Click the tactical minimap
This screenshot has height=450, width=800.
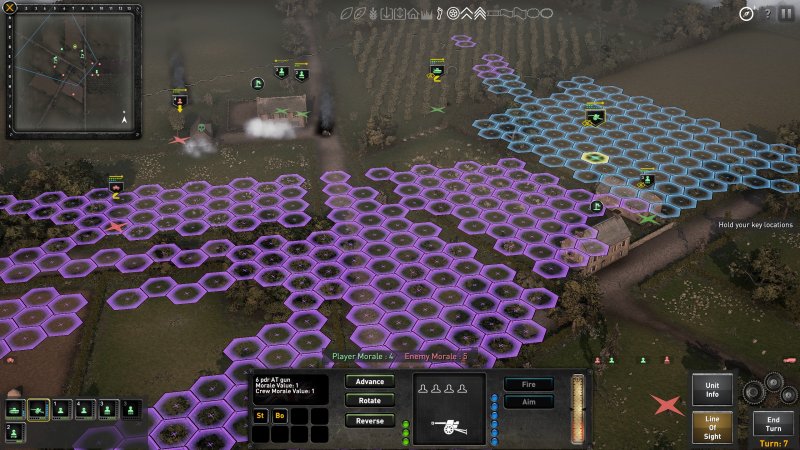pos(72,70)
